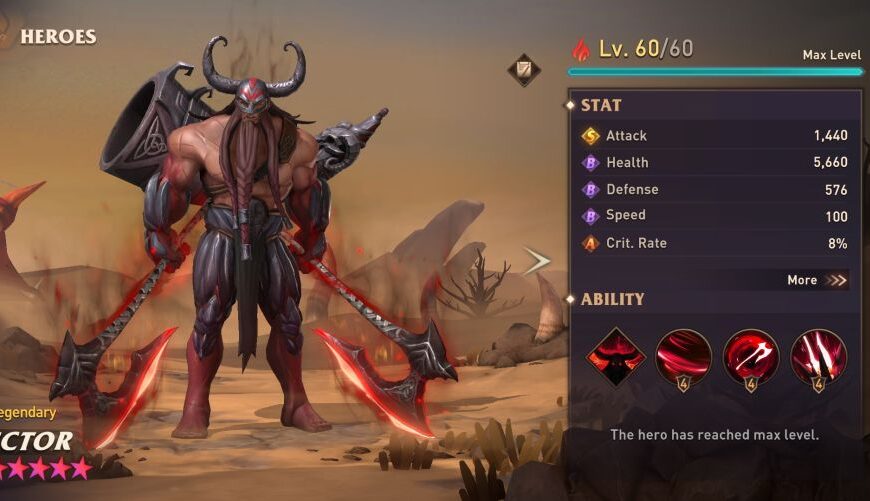The height and width of the screenshot is (501, 870).
Task: Inspect the spinning axe ability icon
Action: tap(751, 356)
